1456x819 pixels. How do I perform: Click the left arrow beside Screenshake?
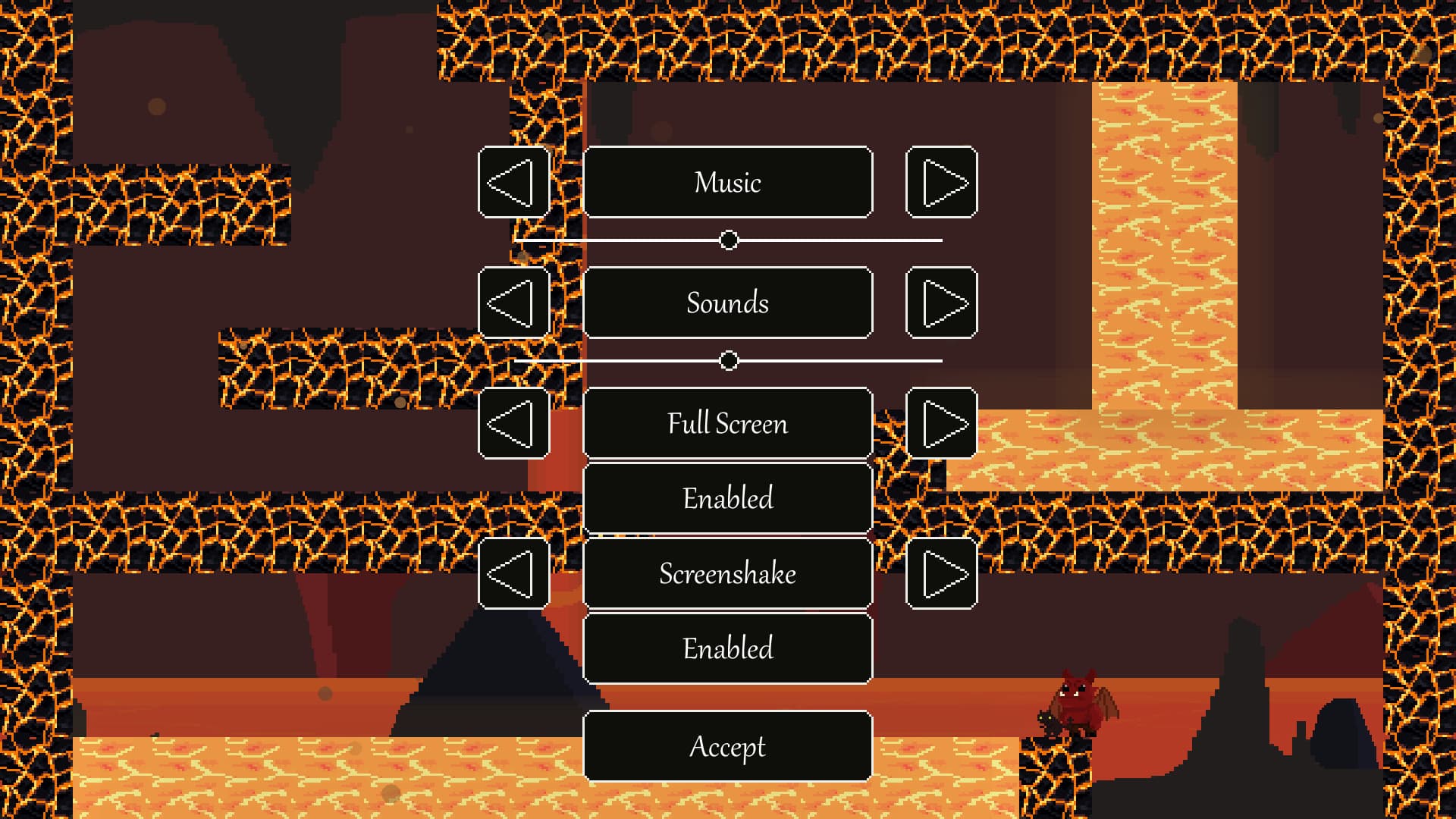pos(513,573)
